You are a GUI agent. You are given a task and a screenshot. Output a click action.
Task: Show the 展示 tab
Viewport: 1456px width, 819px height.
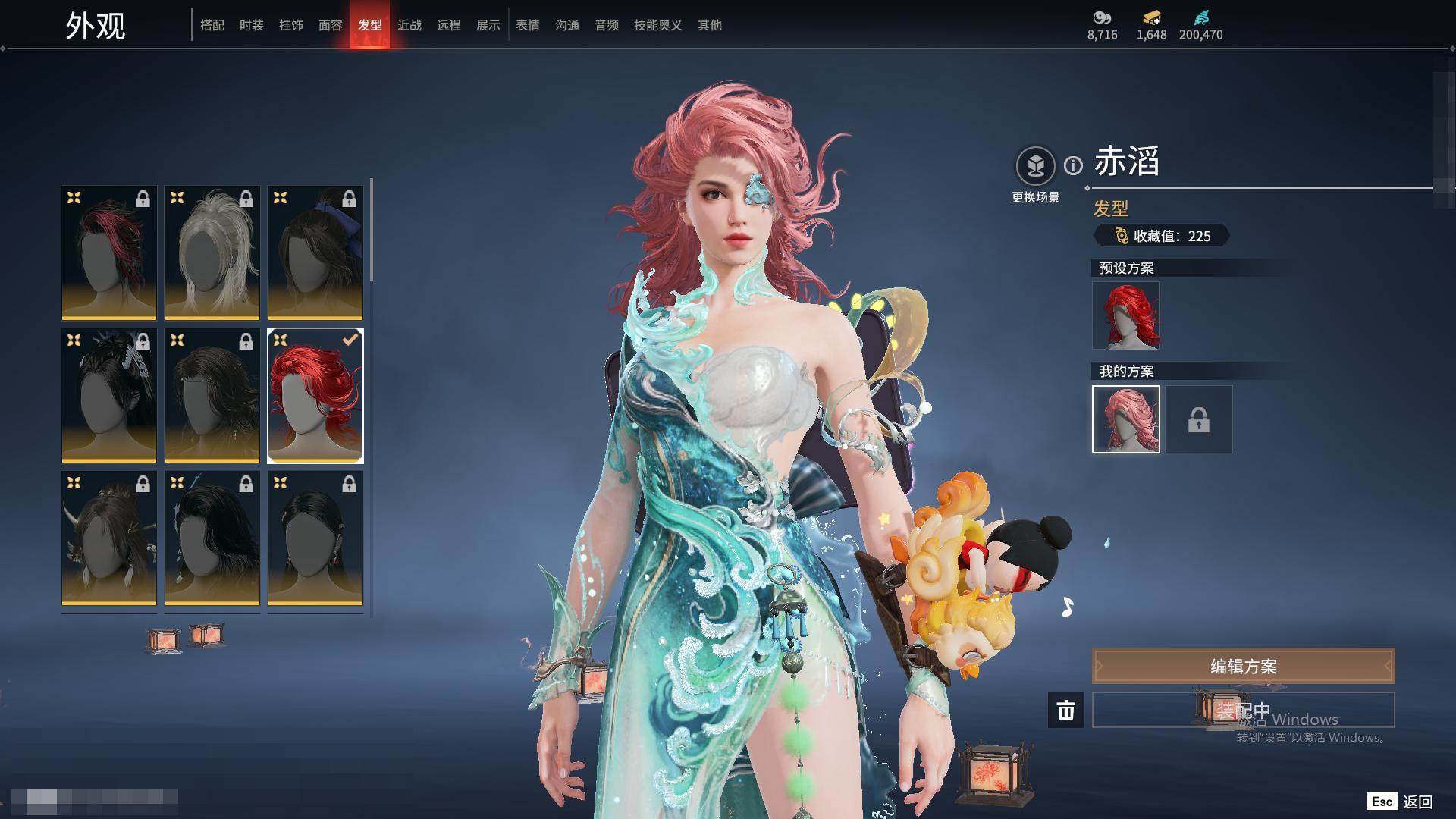pyautogui.click(x=488, y=25)
